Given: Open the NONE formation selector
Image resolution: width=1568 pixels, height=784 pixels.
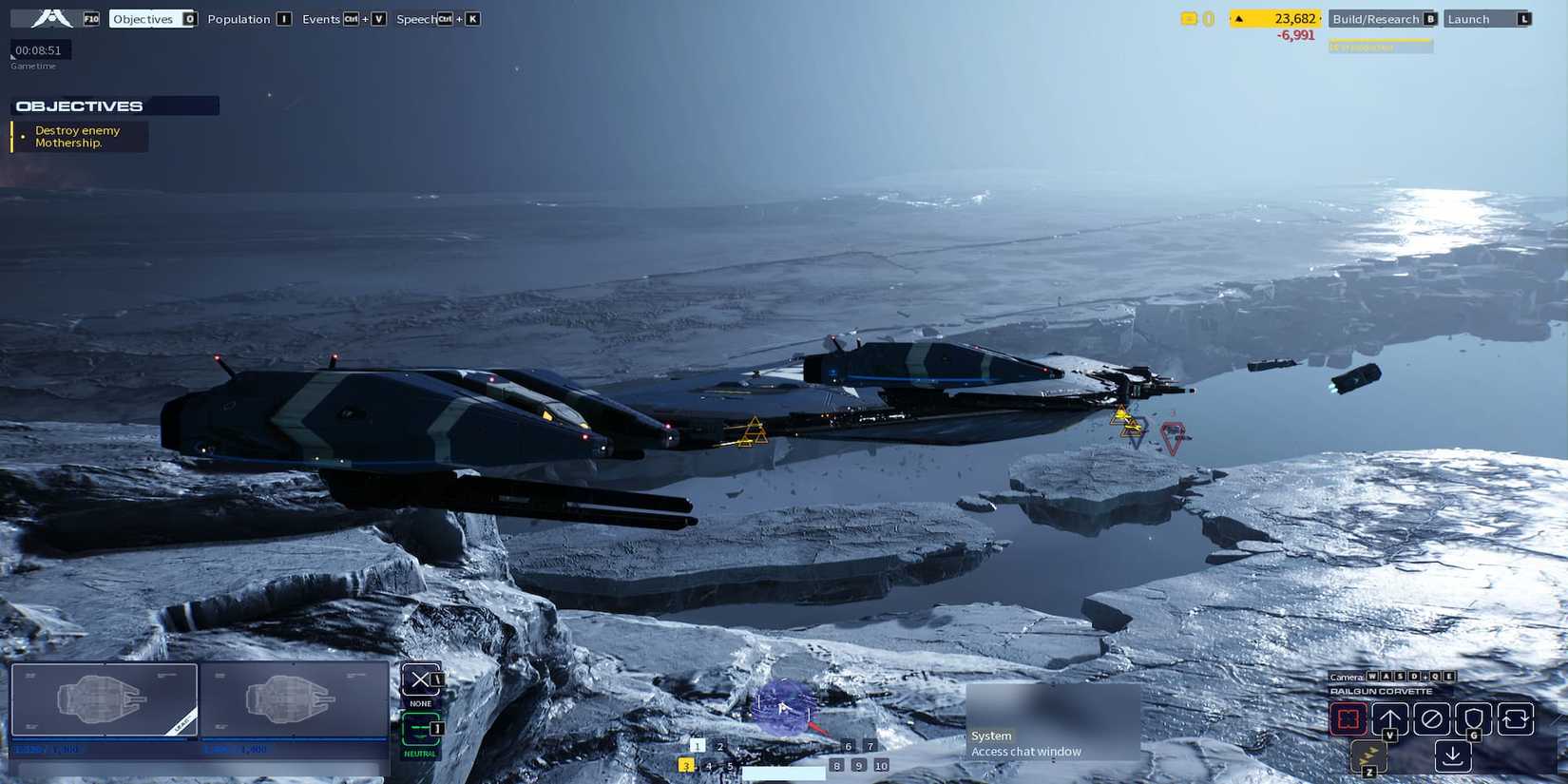Looking at the screenshot, I should coord(419,680).
